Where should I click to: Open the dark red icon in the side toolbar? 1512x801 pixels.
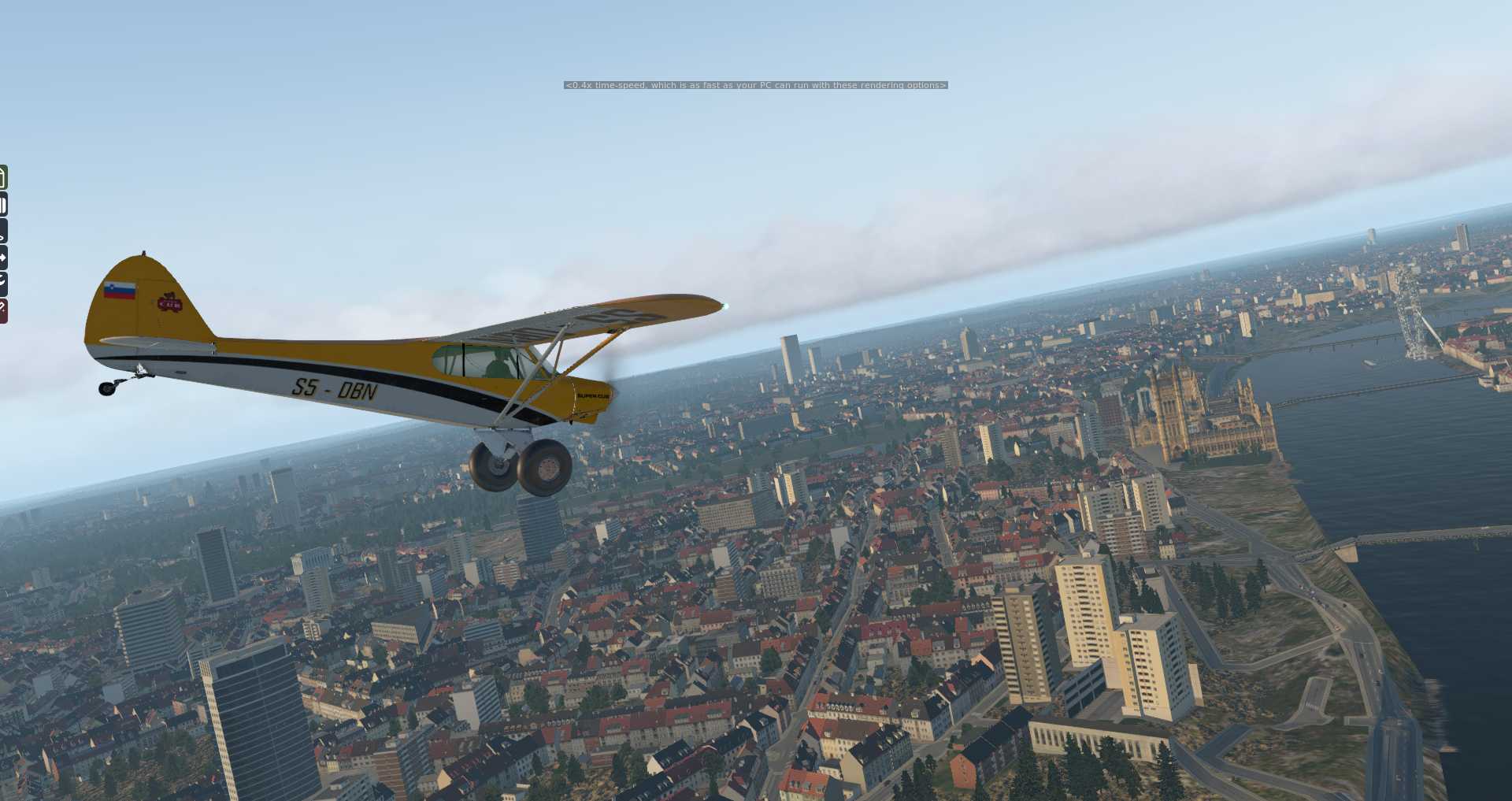(3, 310)
